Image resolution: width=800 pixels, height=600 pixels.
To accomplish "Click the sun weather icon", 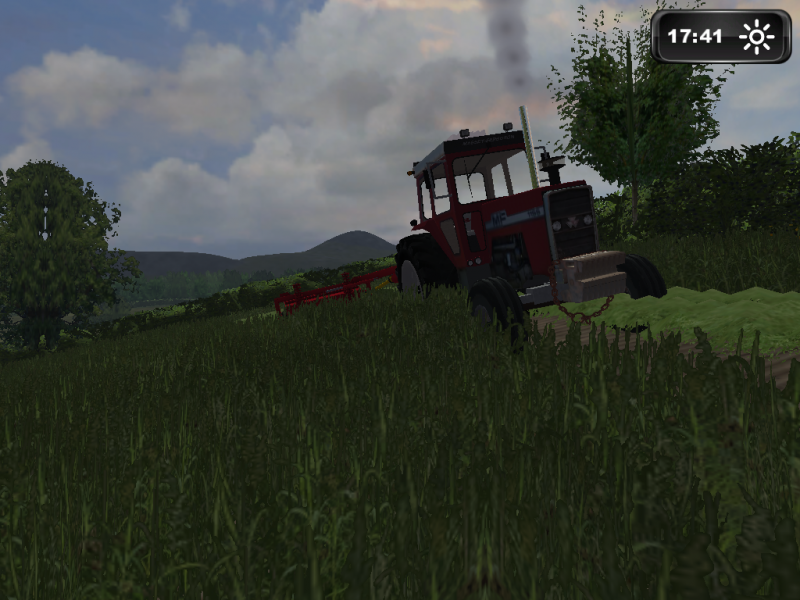I will pos(757,37).
